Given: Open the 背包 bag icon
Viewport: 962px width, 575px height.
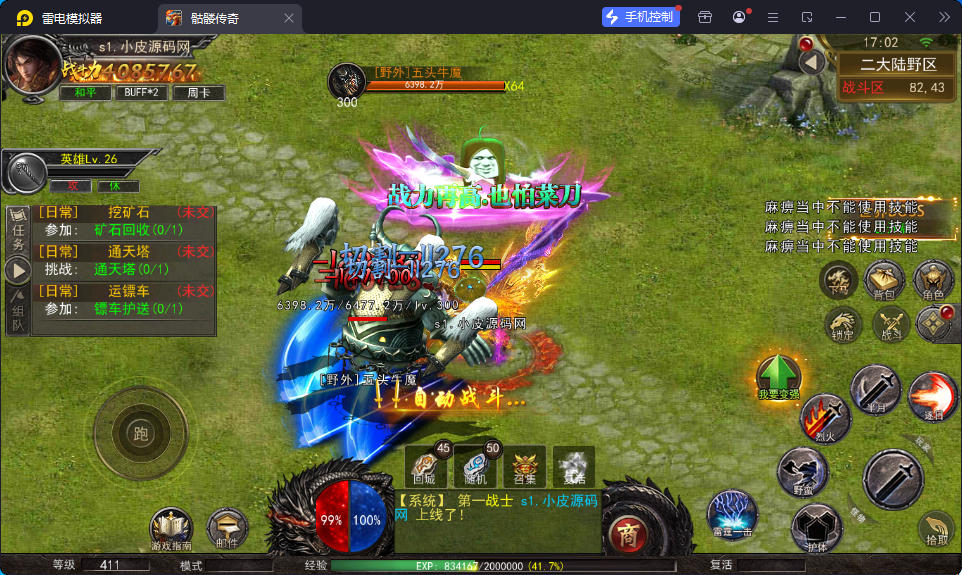Looking at the screenshot, I should point(884,279).
